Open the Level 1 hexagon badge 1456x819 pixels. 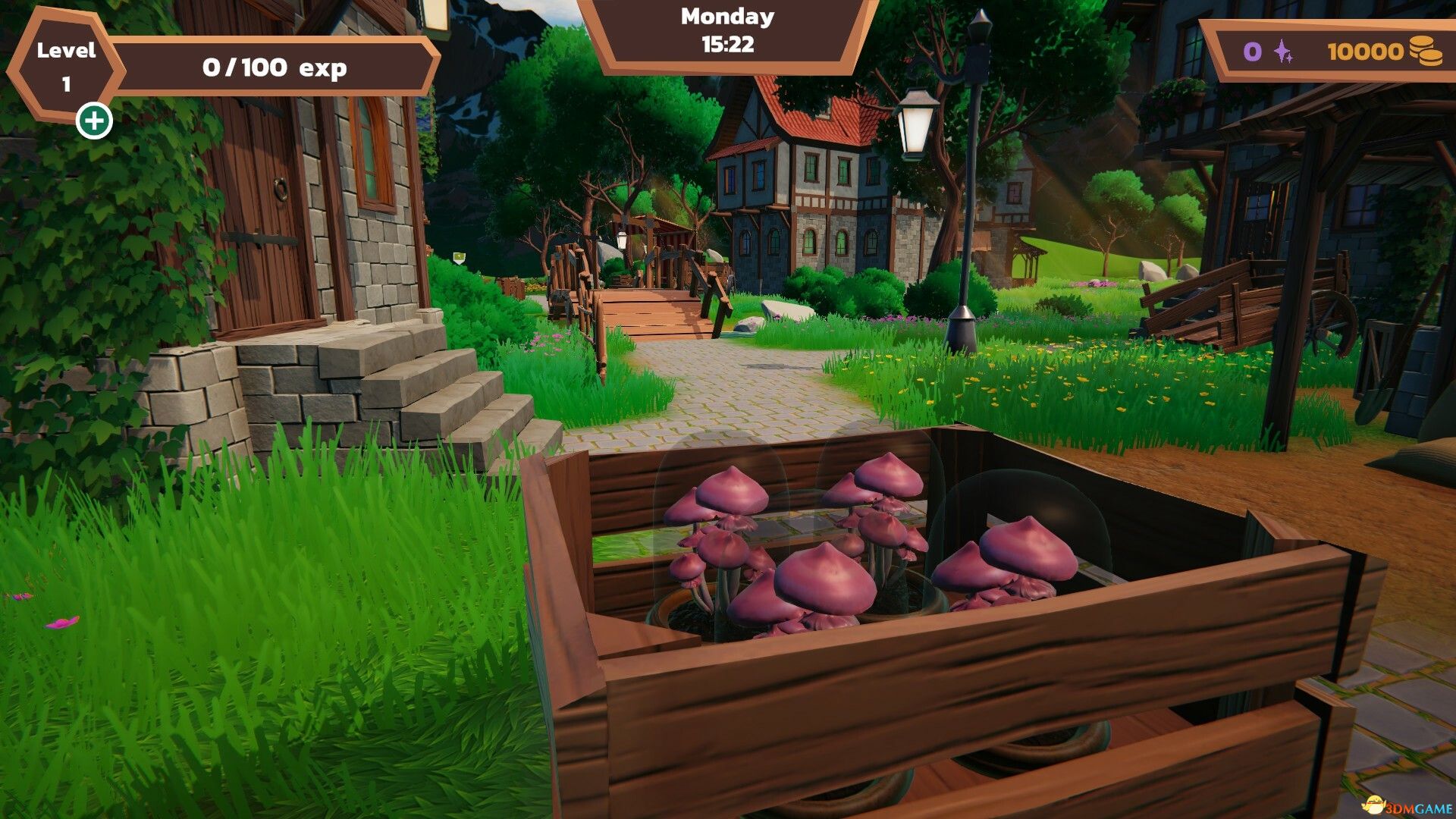pos(64,64)
